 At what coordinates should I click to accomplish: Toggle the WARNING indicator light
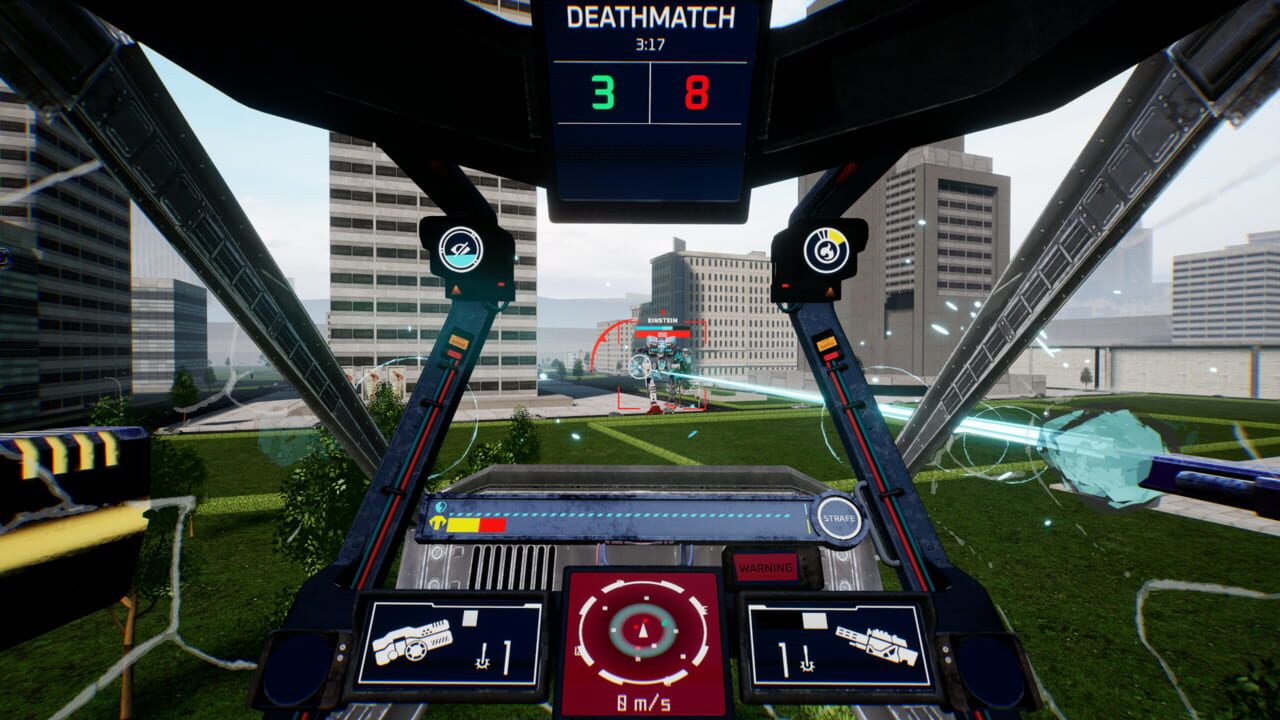(767, 566)
